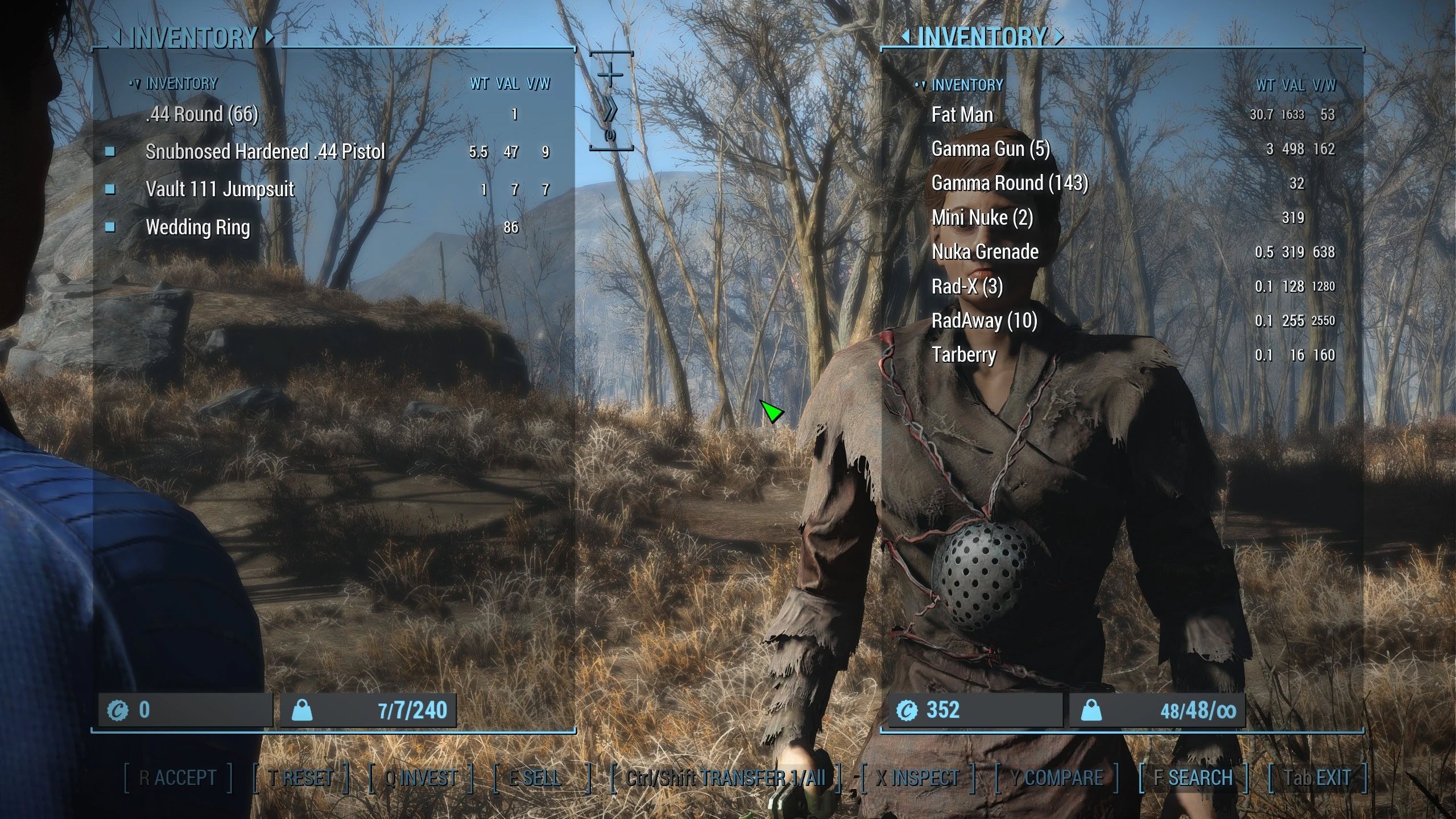The height and width of the screenshot is (819, 1456).
Task: Click the Nuka Grenade row
Action: pyautogui.click(x=985, y=252)
